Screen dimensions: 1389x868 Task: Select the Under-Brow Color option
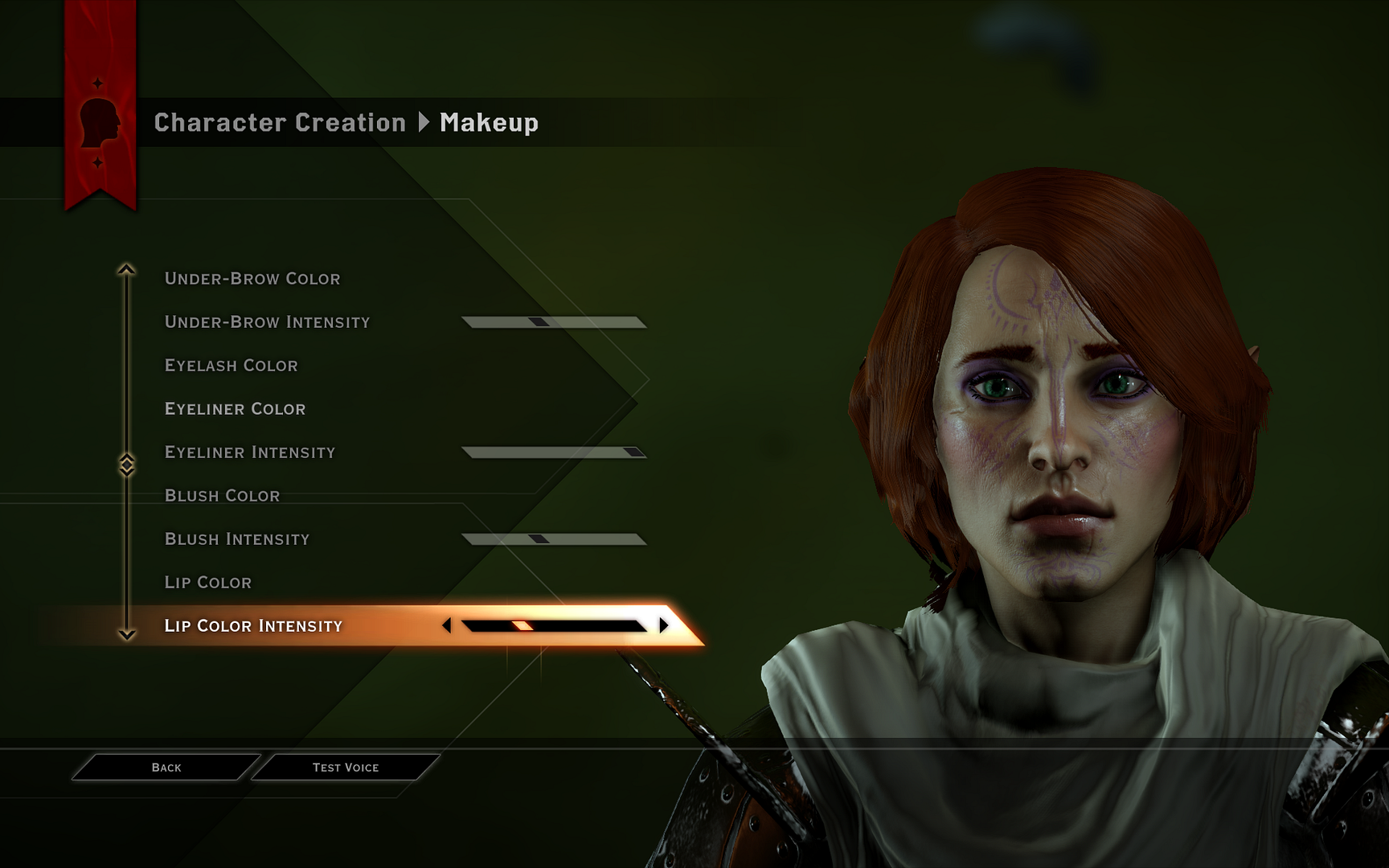pos(252,278)
